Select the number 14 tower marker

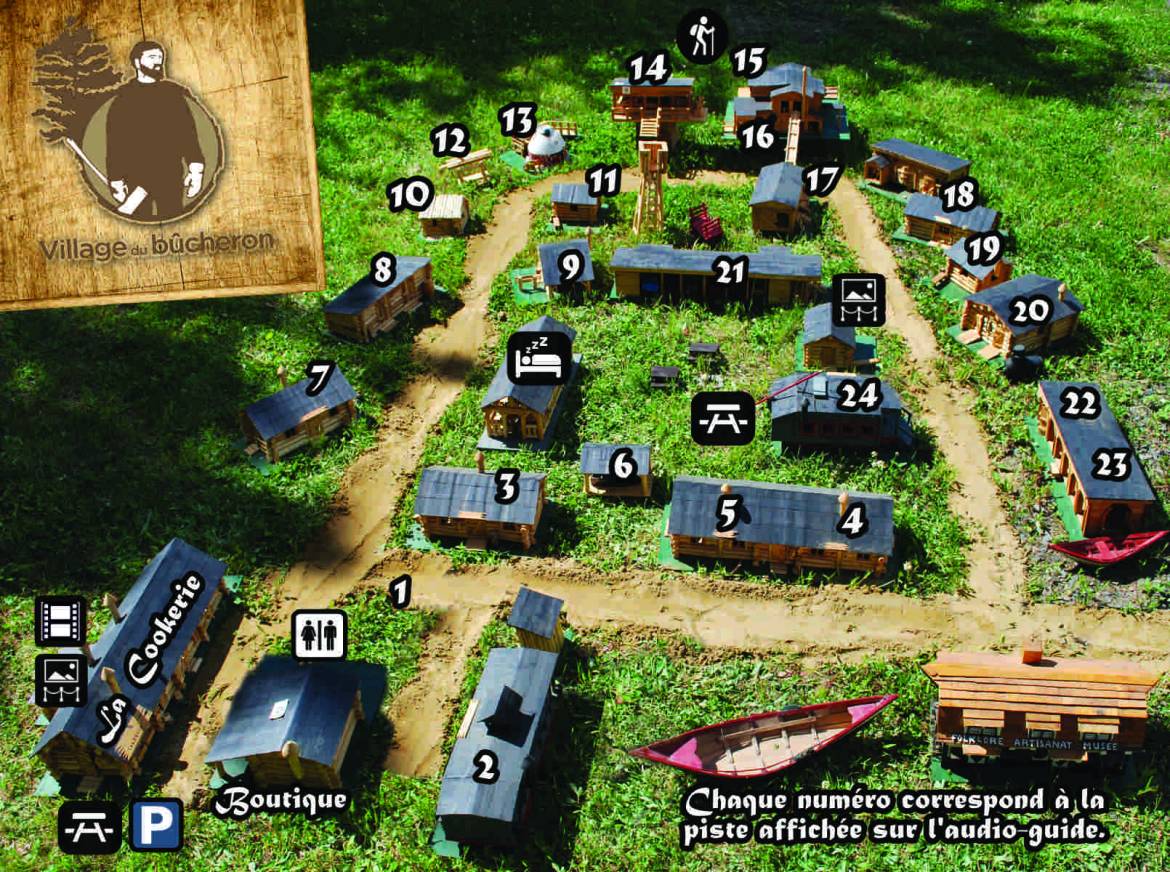(648, 69)
